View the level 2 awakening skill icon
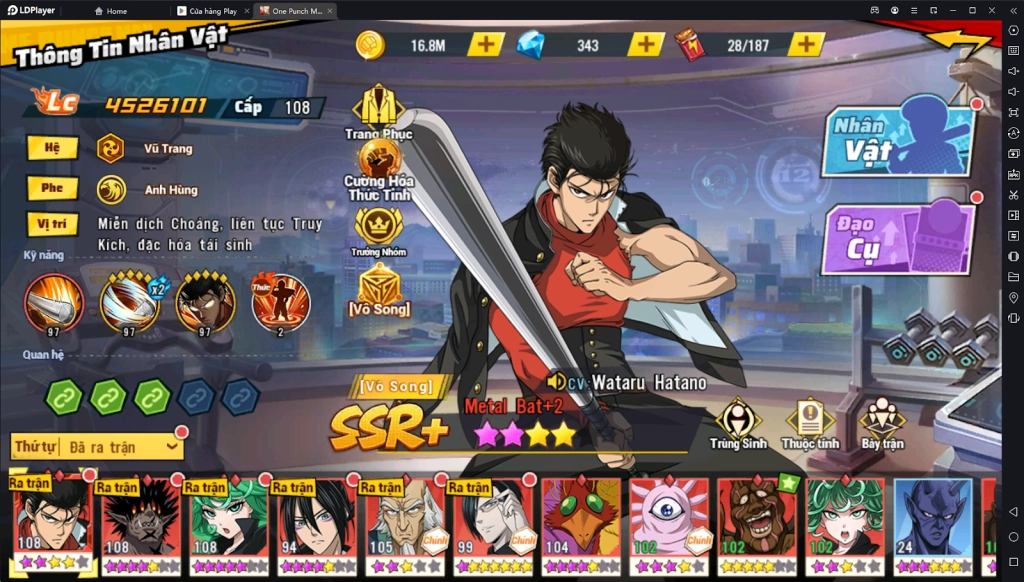Image resolution: width=1024 pixels, height=582 pixels. point(280,303)
